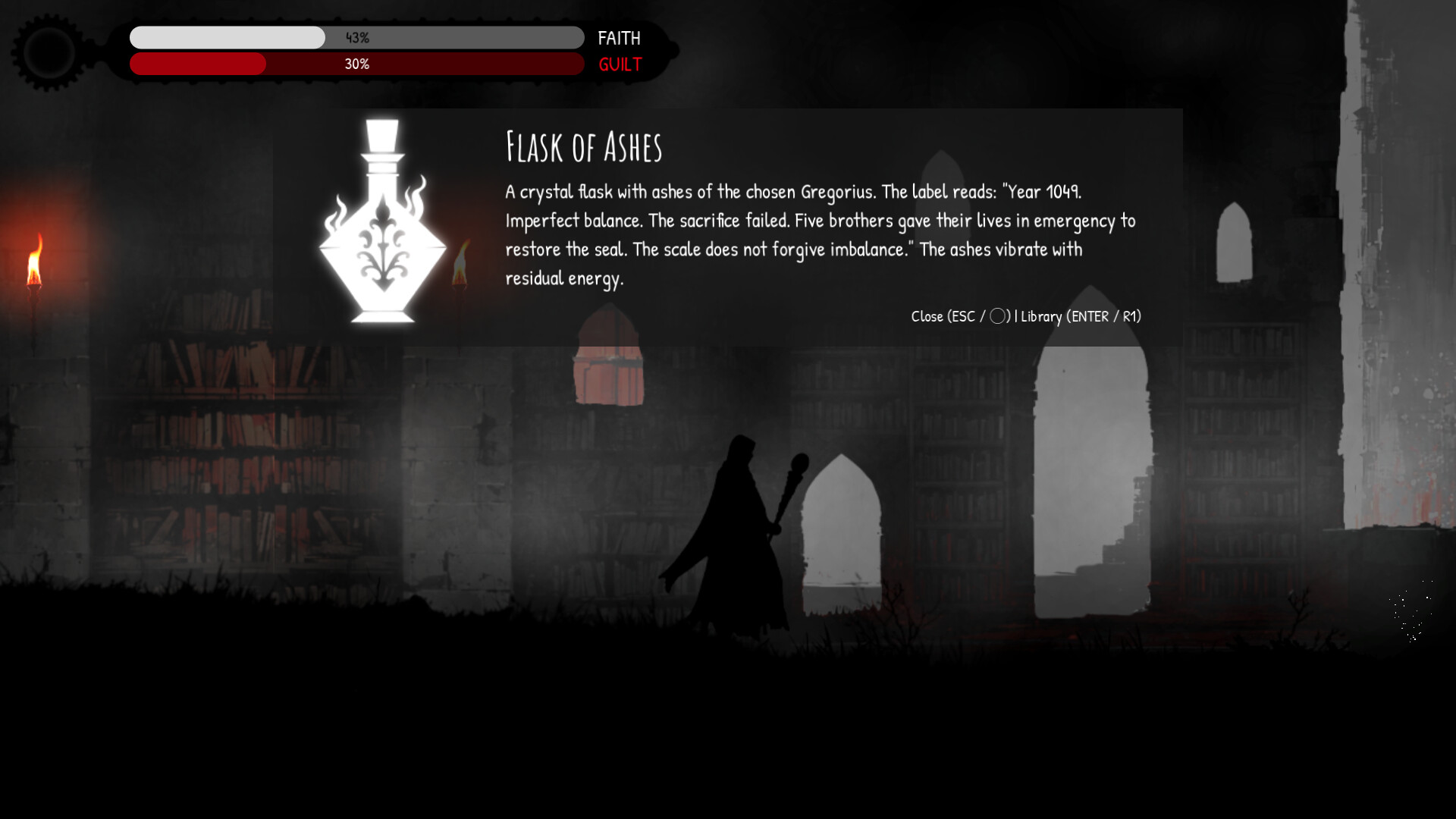Expand the 30% value on the Guilt bar
1456x819 pixels.
(x=356, y=64)
